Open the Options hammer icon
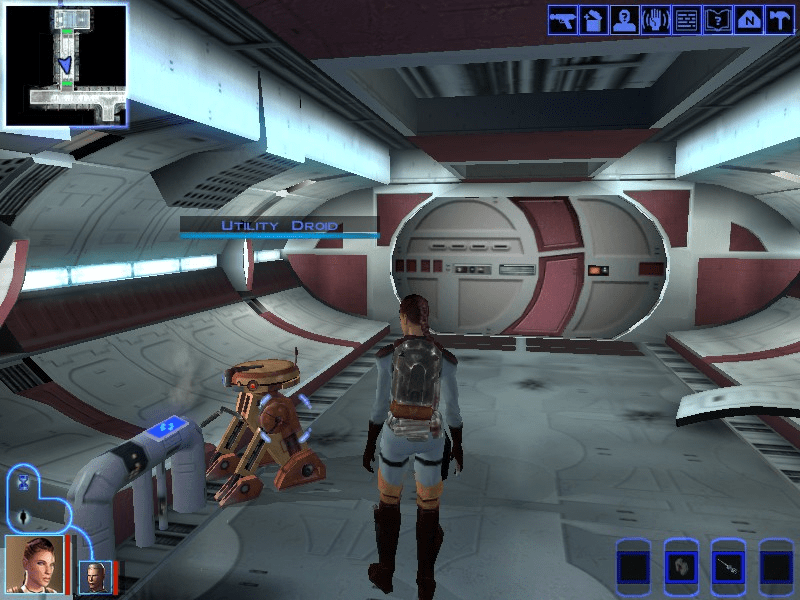This screenshot has width=800, height=600. [779, 20]
